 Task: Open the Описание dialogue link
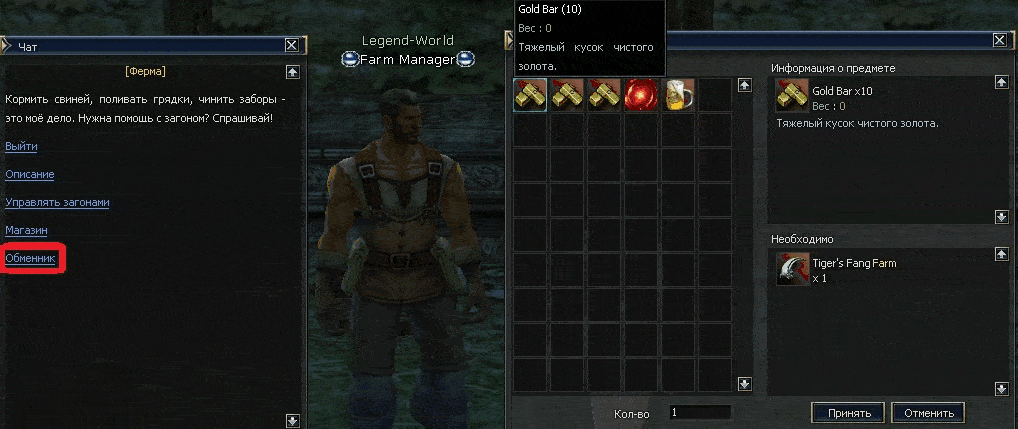30,174
